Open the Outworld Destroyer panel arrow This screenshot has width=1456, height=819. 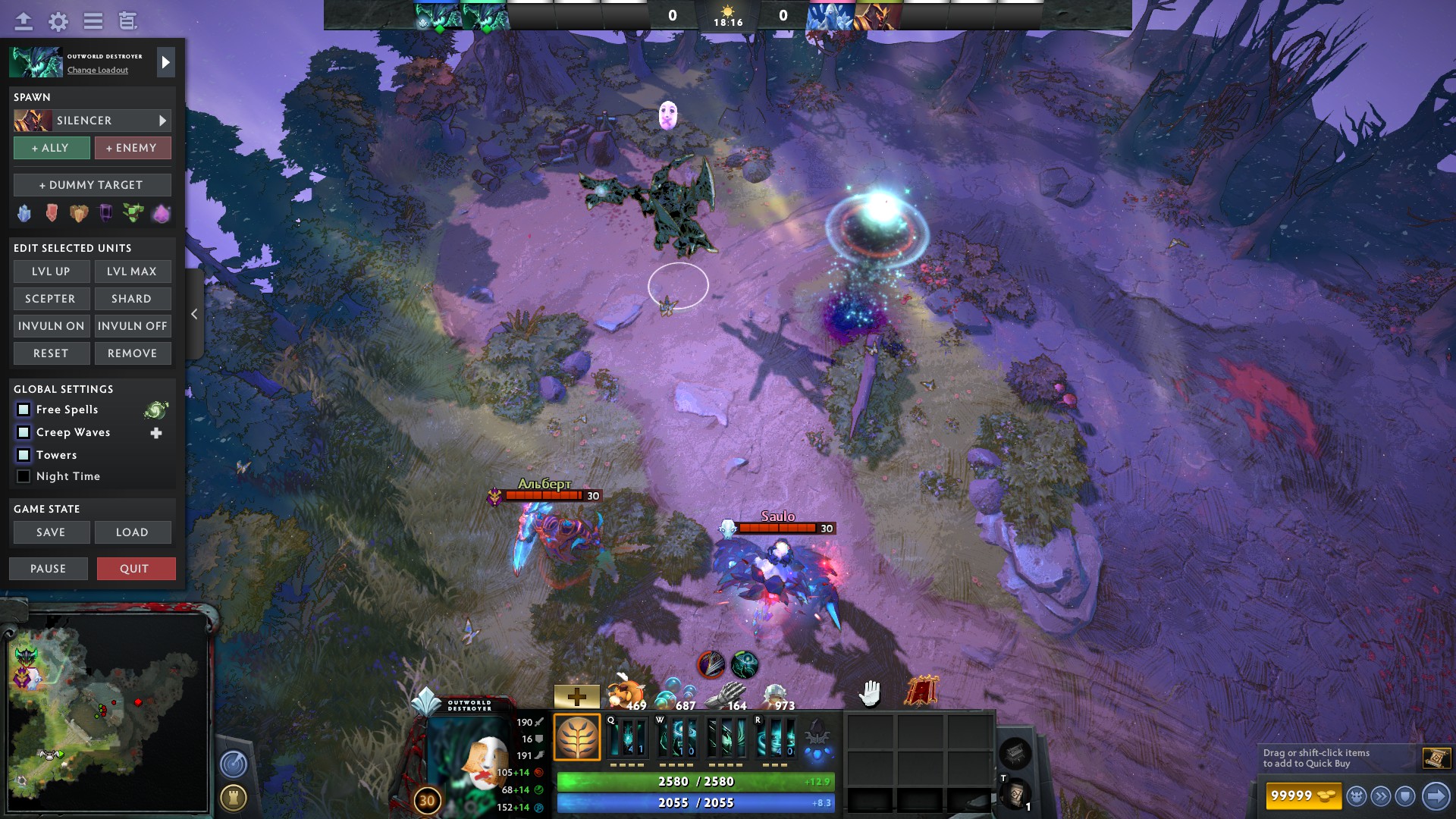(x=165, y=62)
